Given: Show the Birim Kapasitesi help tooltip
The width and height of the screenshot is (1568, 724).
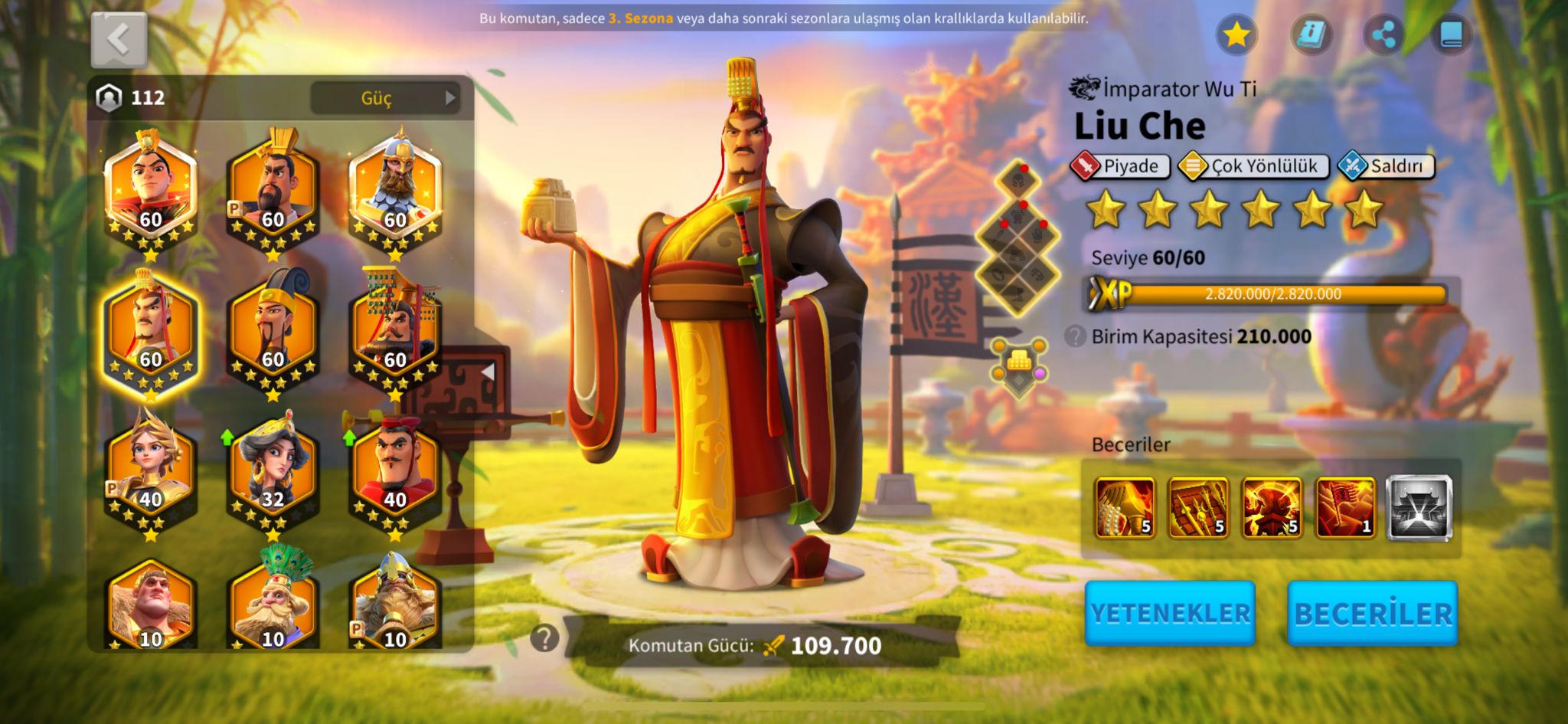Looking at the screenshot, I should pos(1075,336).
